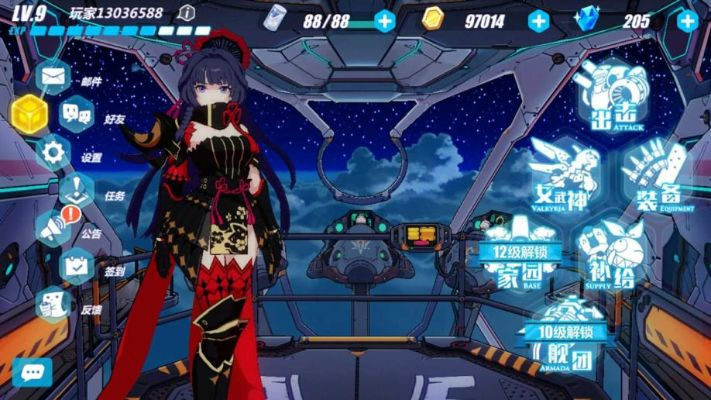Add blue crystals with the plus button

click(688, 20)
